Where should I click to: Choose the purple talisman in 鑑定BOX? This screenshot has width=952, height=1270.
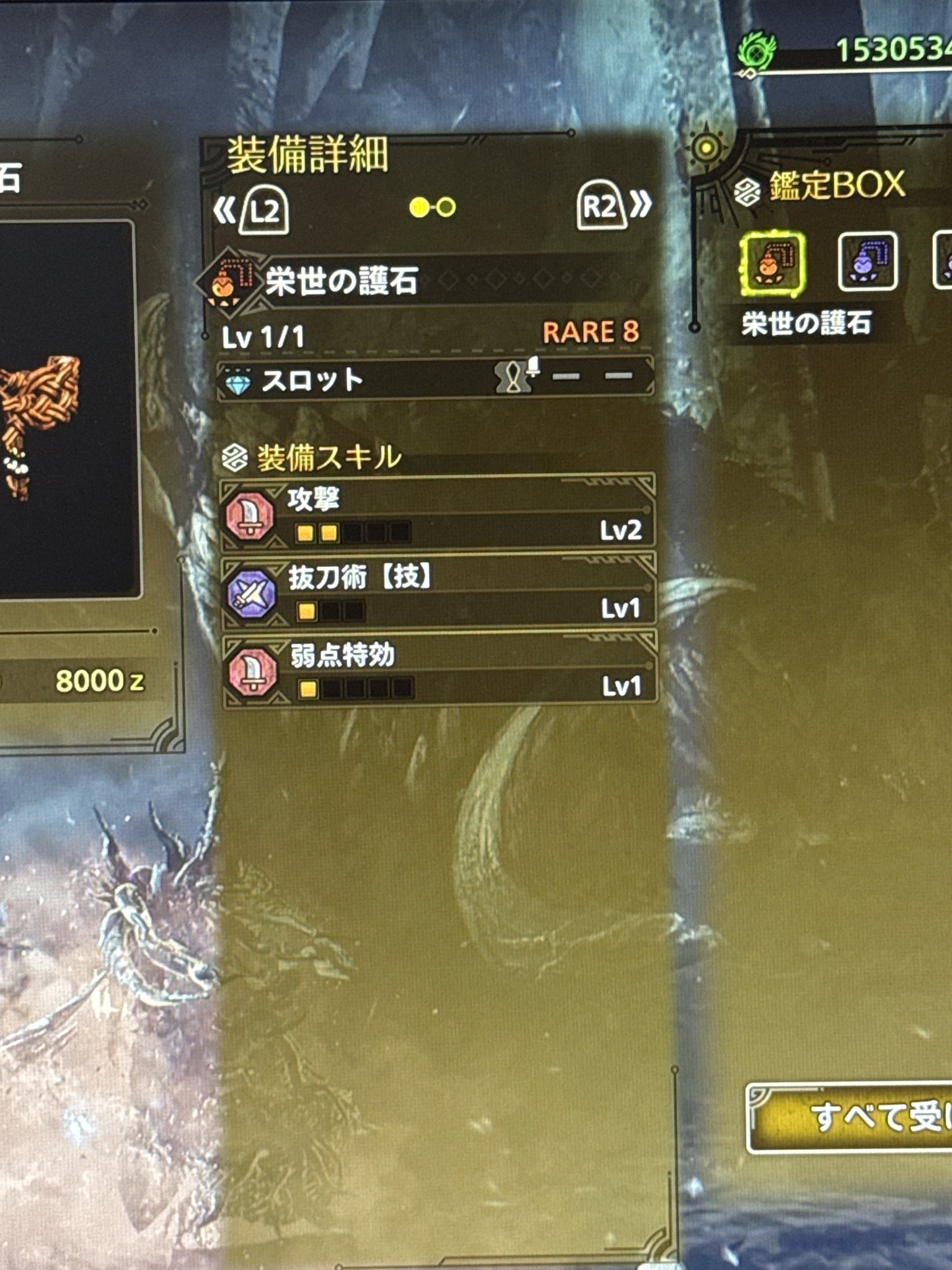pyautogui.click(x=867, y=262)
